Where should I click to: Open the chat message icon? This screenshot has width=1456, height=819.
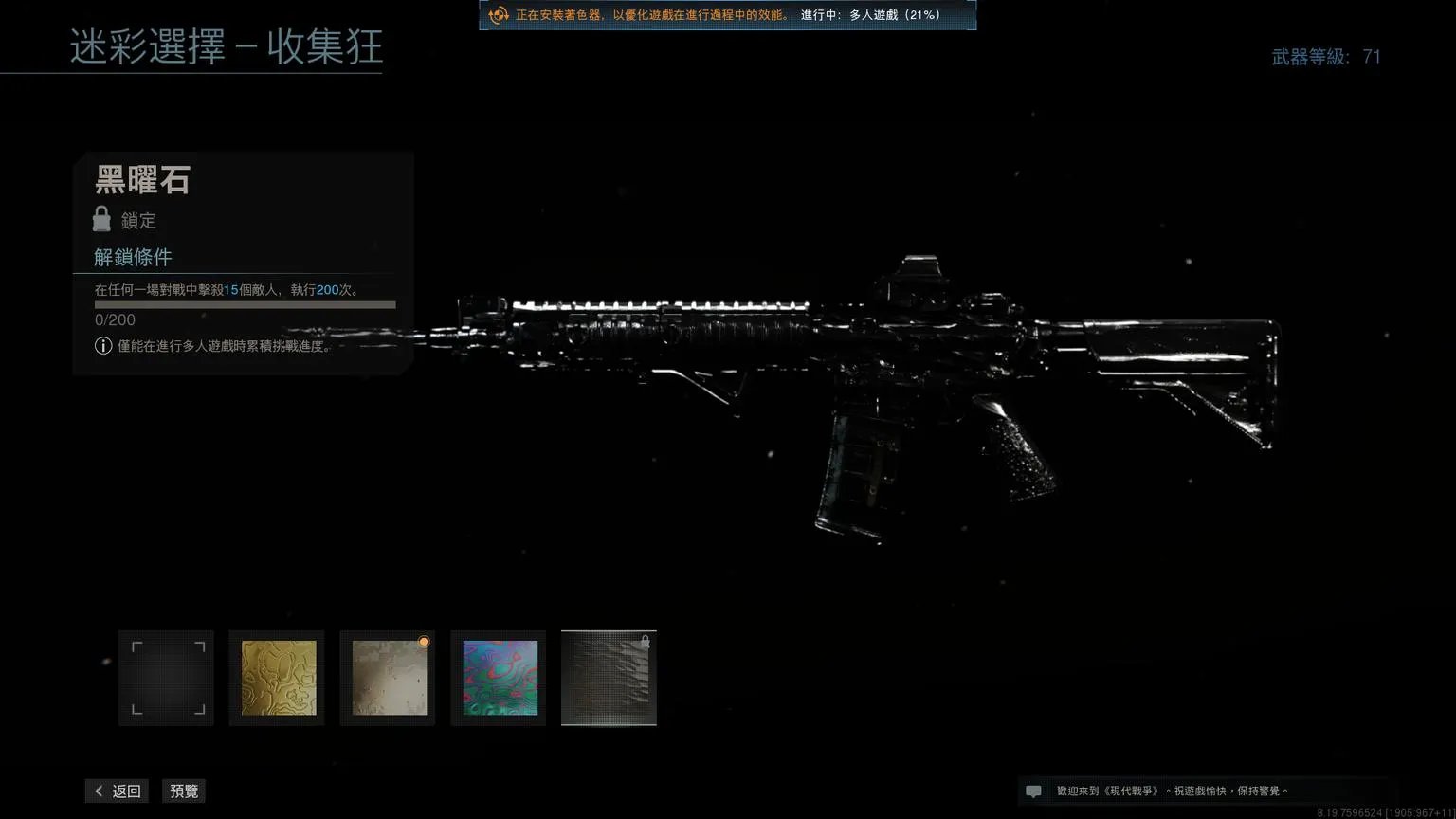point(1033,792)
